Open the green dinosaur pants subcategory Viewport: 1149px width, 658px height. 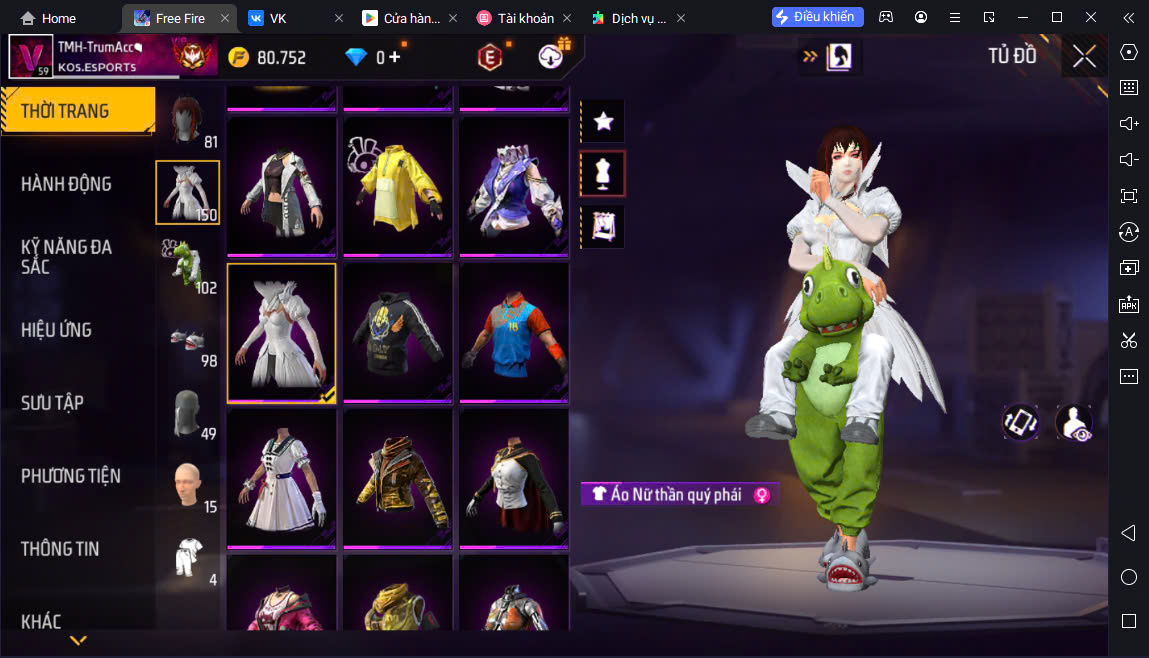(x=187, y=265)
